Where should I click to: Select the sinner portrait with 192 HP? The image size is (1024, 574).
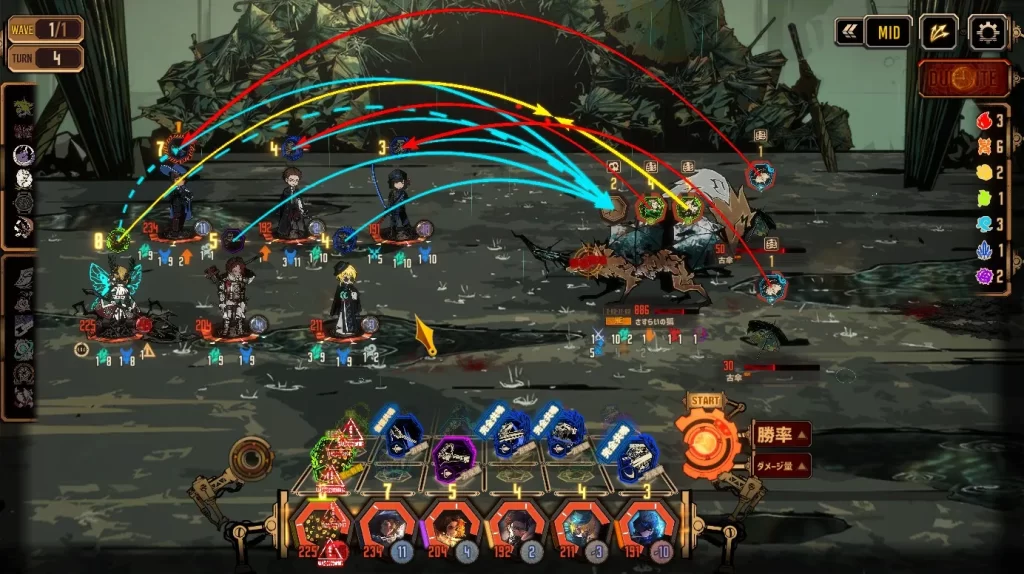pos(514,527)
